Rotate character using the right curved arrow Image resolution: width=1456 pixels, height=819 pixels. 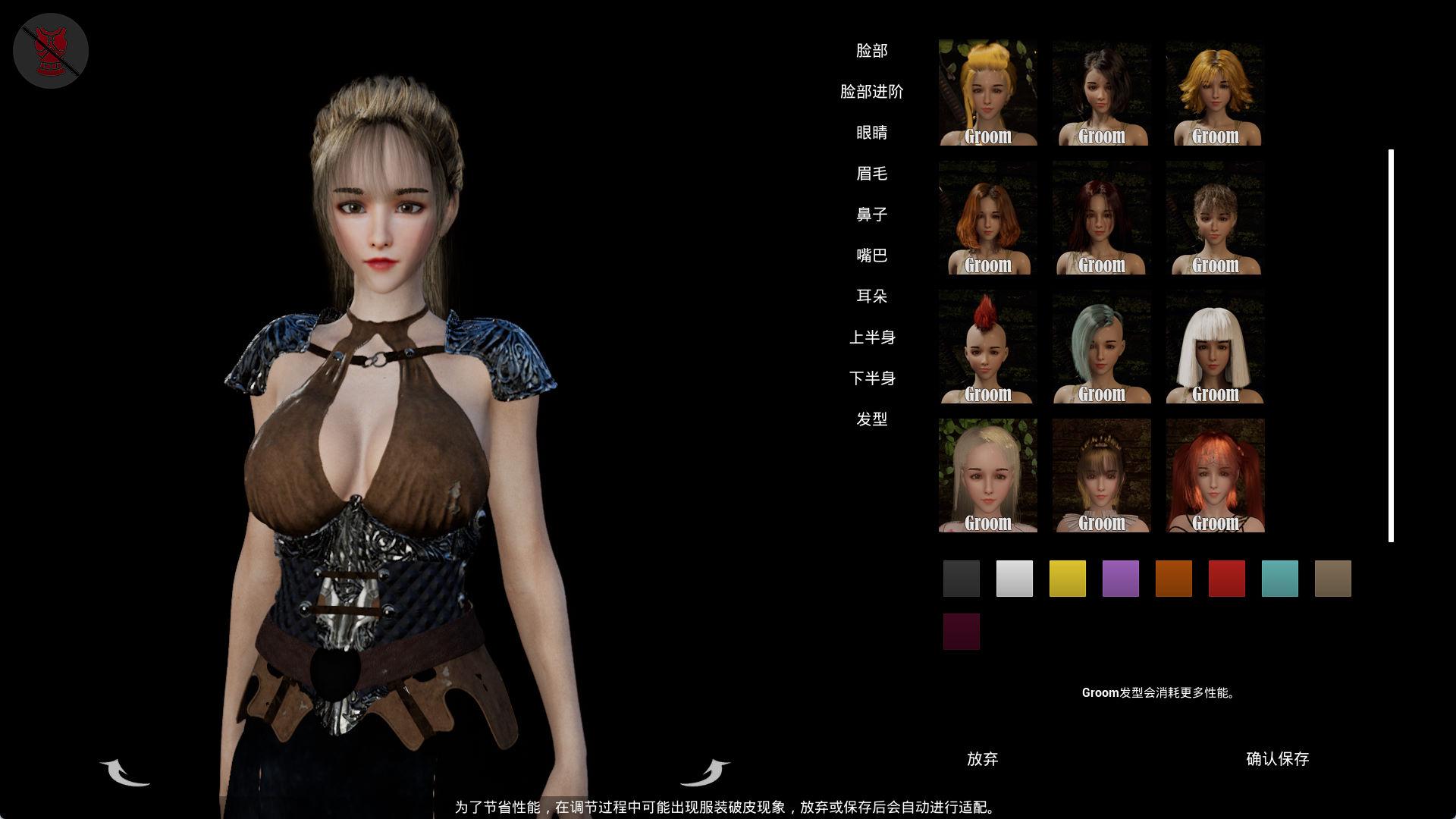pyautogui.click(x=704, y=772)
